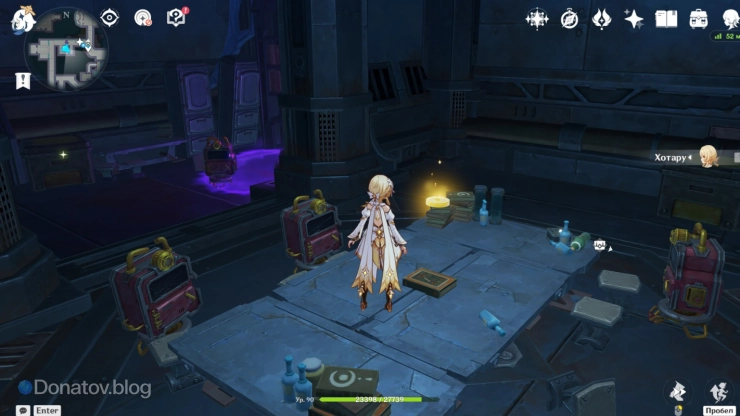Viewport: 740px width, 416px height.
Task: Open the chat speech bubble
Action: click(23, 410)
